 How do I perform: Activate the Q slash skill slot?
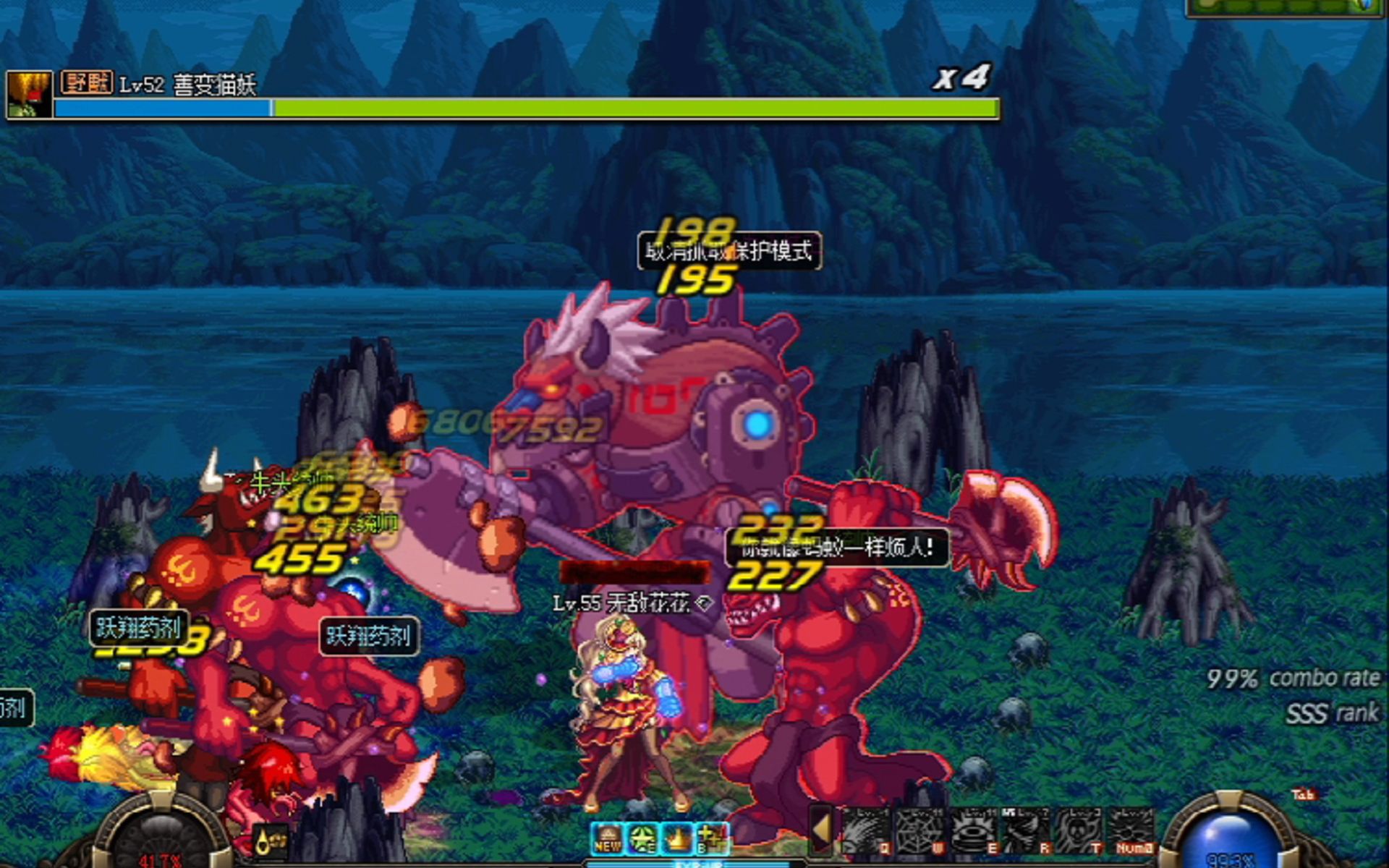click(x=865, y=830)
